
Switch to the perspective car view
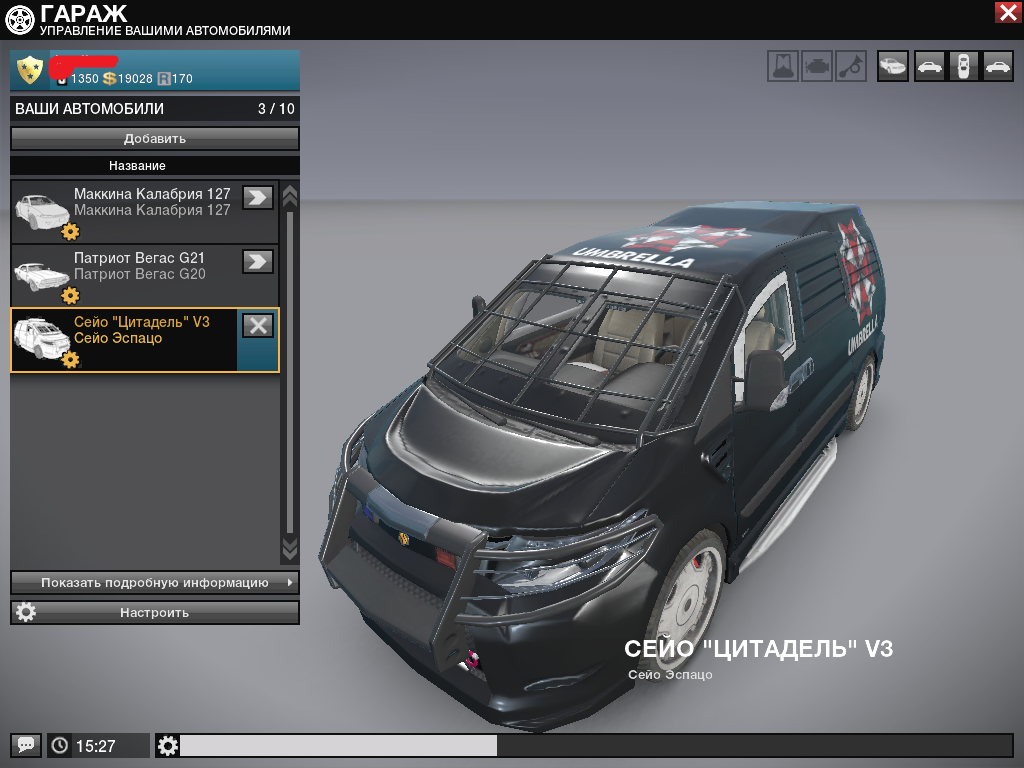pyautogui.click(x=893, y=67)
